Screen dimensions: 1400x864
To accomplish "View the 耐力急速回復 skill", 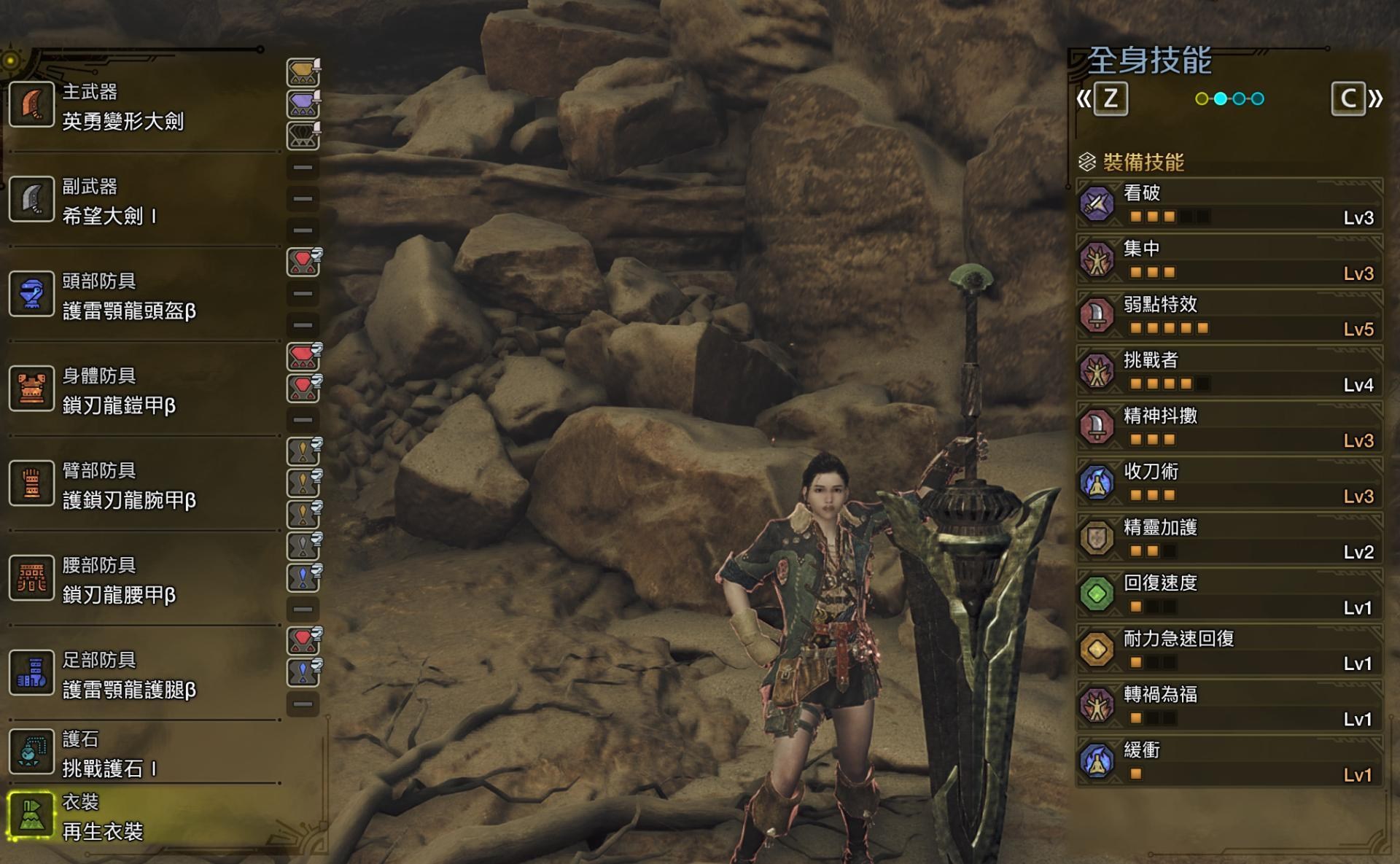I will pyautogui.click(x=1229, y=650).
